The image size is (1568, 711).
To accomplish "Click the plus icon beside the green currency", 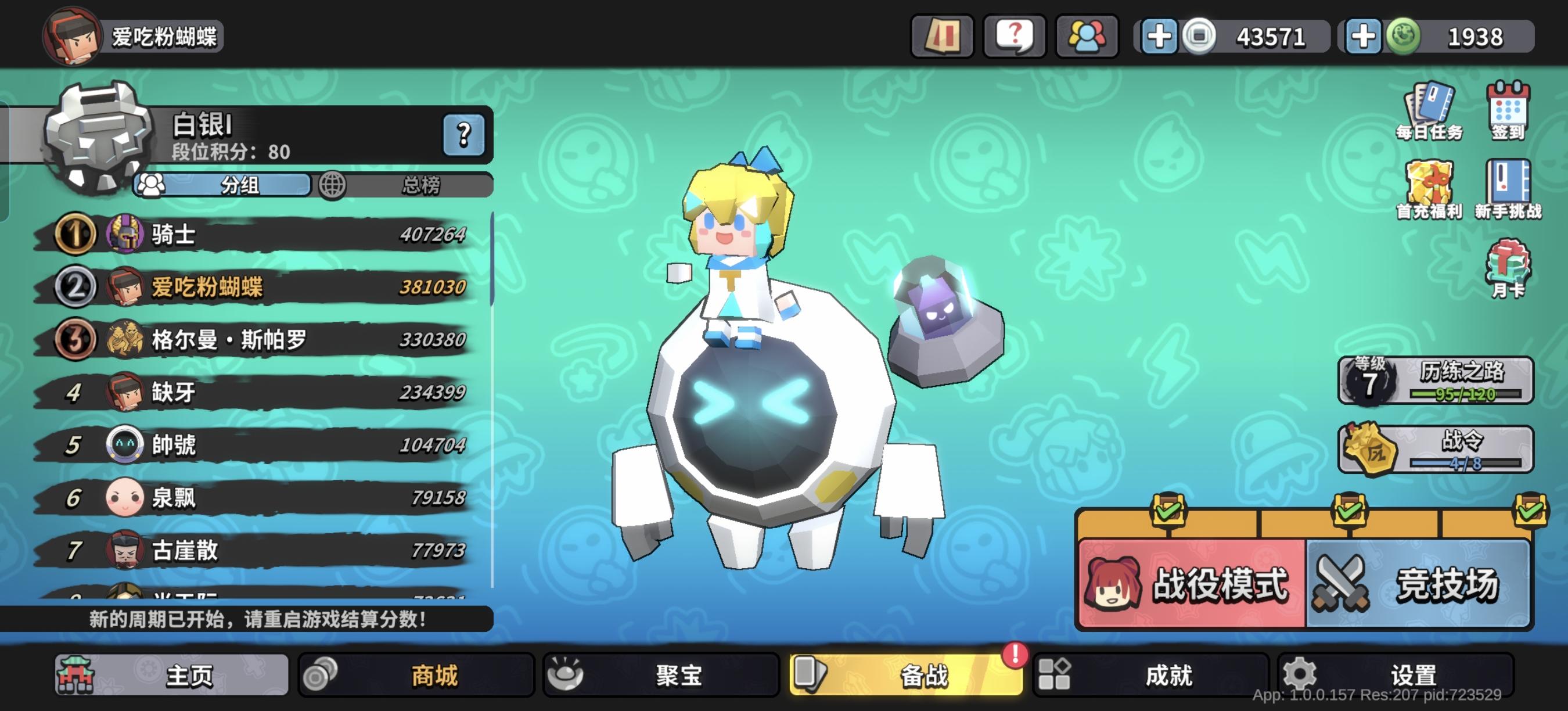I will tap(1365, 37).
